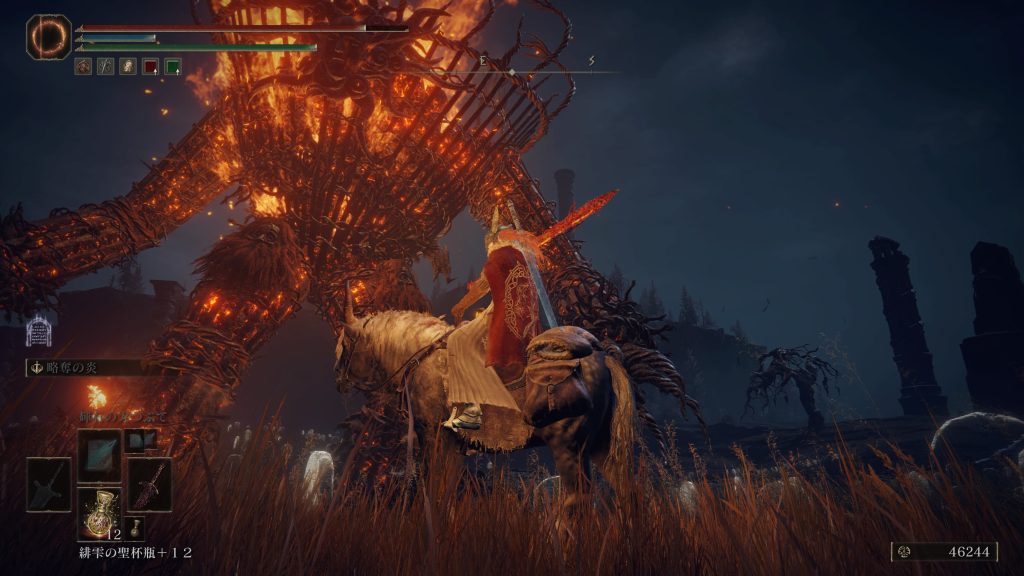The height and width of the screenshot is (576, 1024).
Task: Click the left-hand weapon slot
Action: pos(49,484)
